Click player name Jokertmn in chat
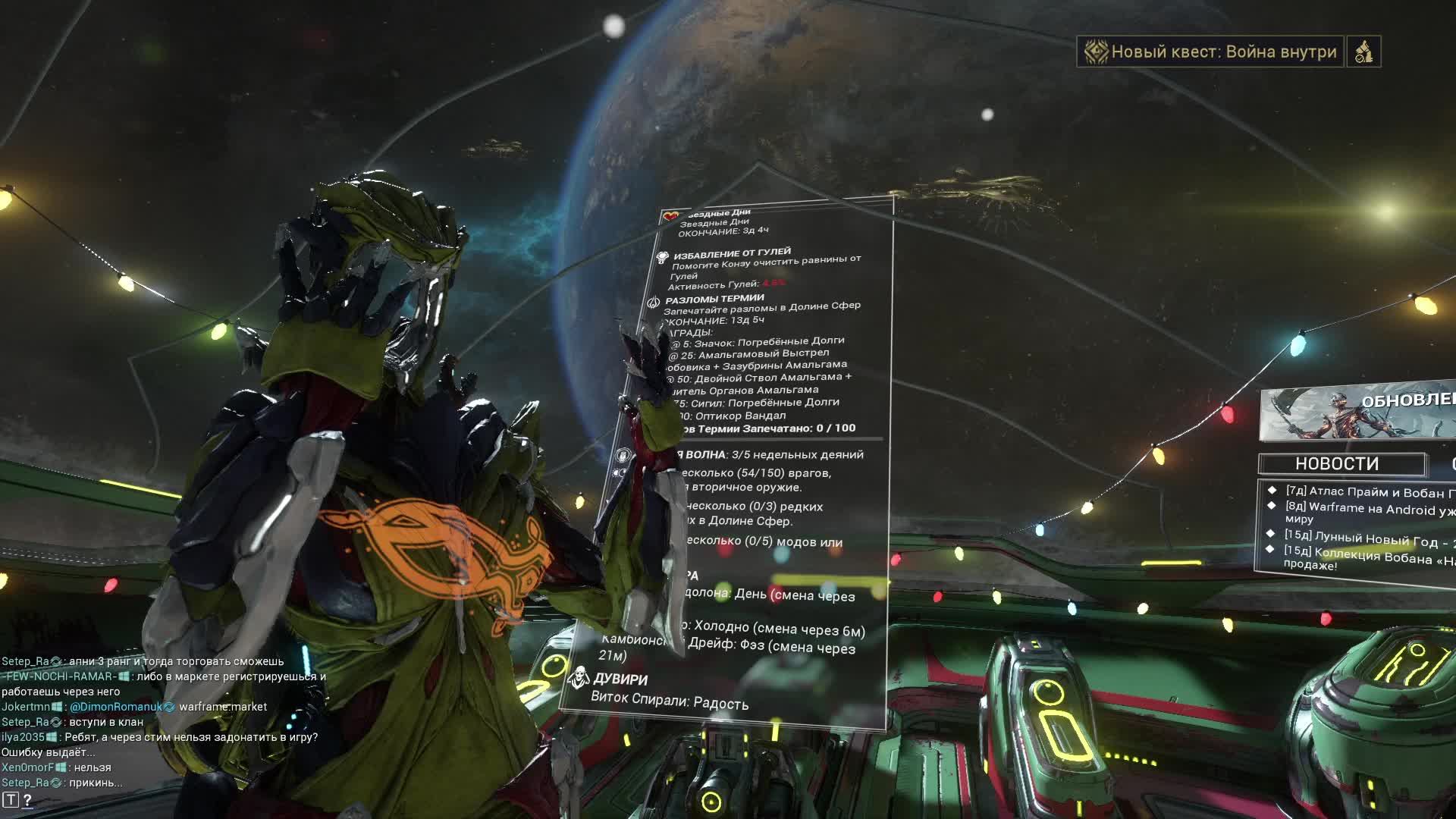 point(26,707)
